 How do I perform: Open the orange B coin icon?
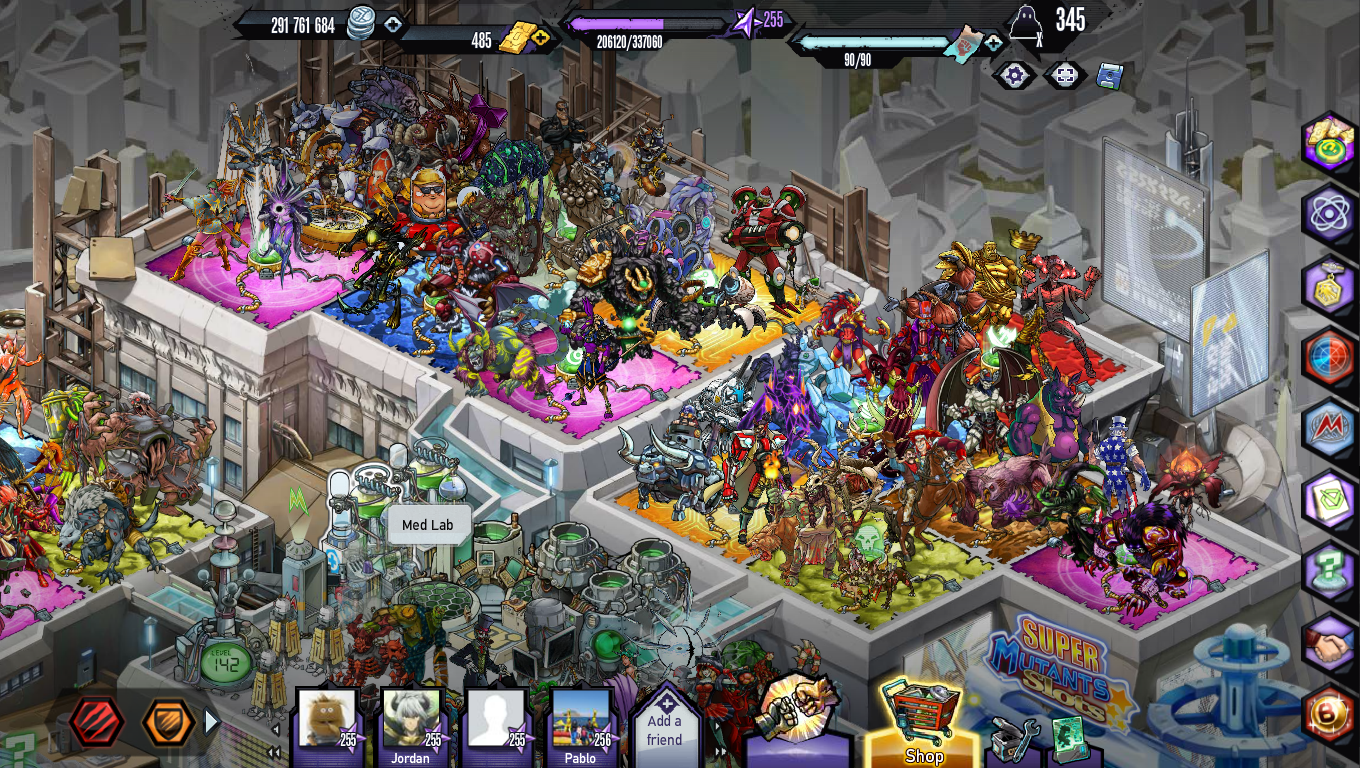coord(1329,714)
